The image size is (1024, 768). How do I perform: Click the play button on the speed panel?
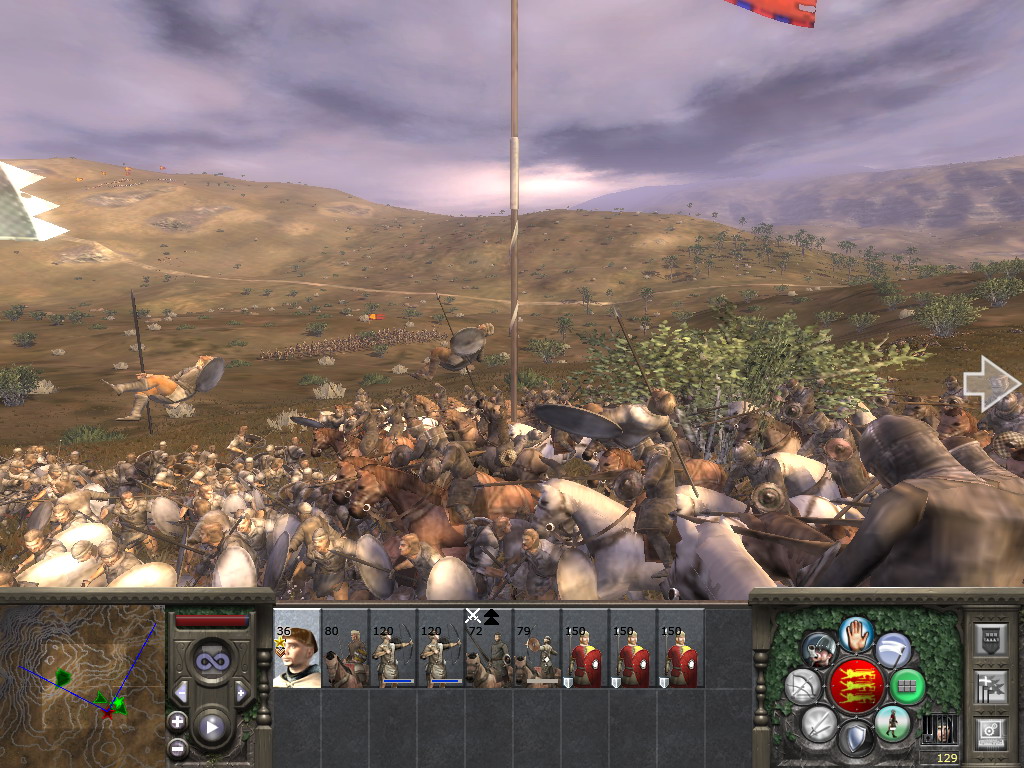point(211,727)
